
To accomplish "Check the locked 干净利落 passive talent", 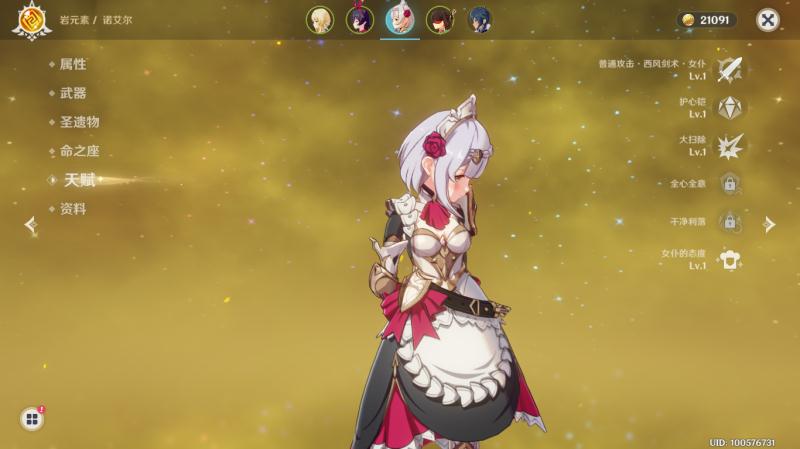I will click(730, 222).
